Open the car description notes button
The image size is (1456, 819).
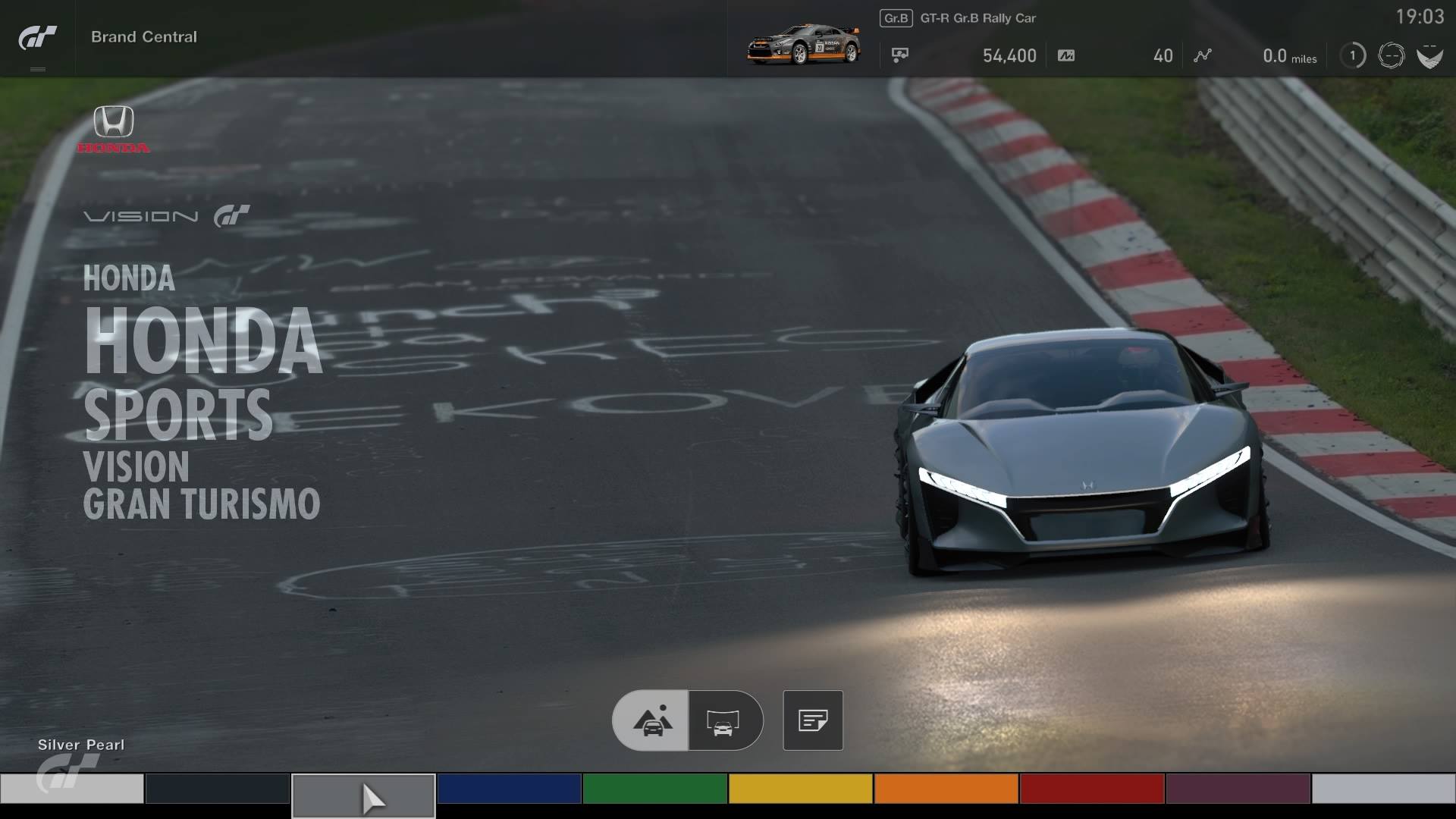(x=812, y=720)
